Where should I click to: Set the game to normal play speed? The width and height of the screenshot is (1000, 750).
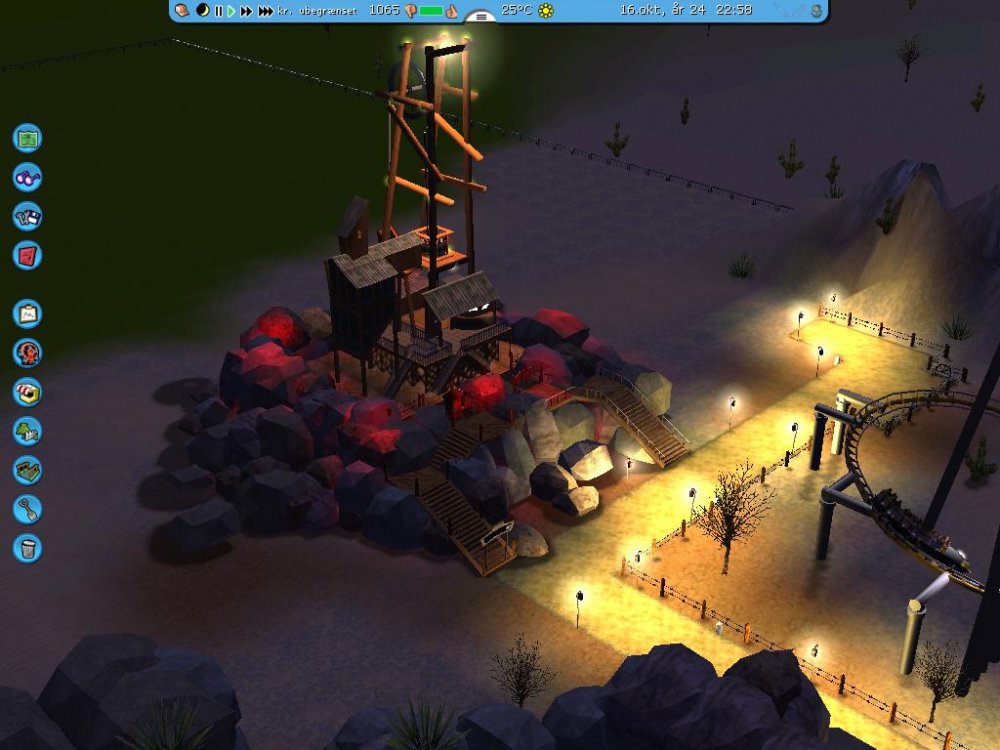[231, 11]
